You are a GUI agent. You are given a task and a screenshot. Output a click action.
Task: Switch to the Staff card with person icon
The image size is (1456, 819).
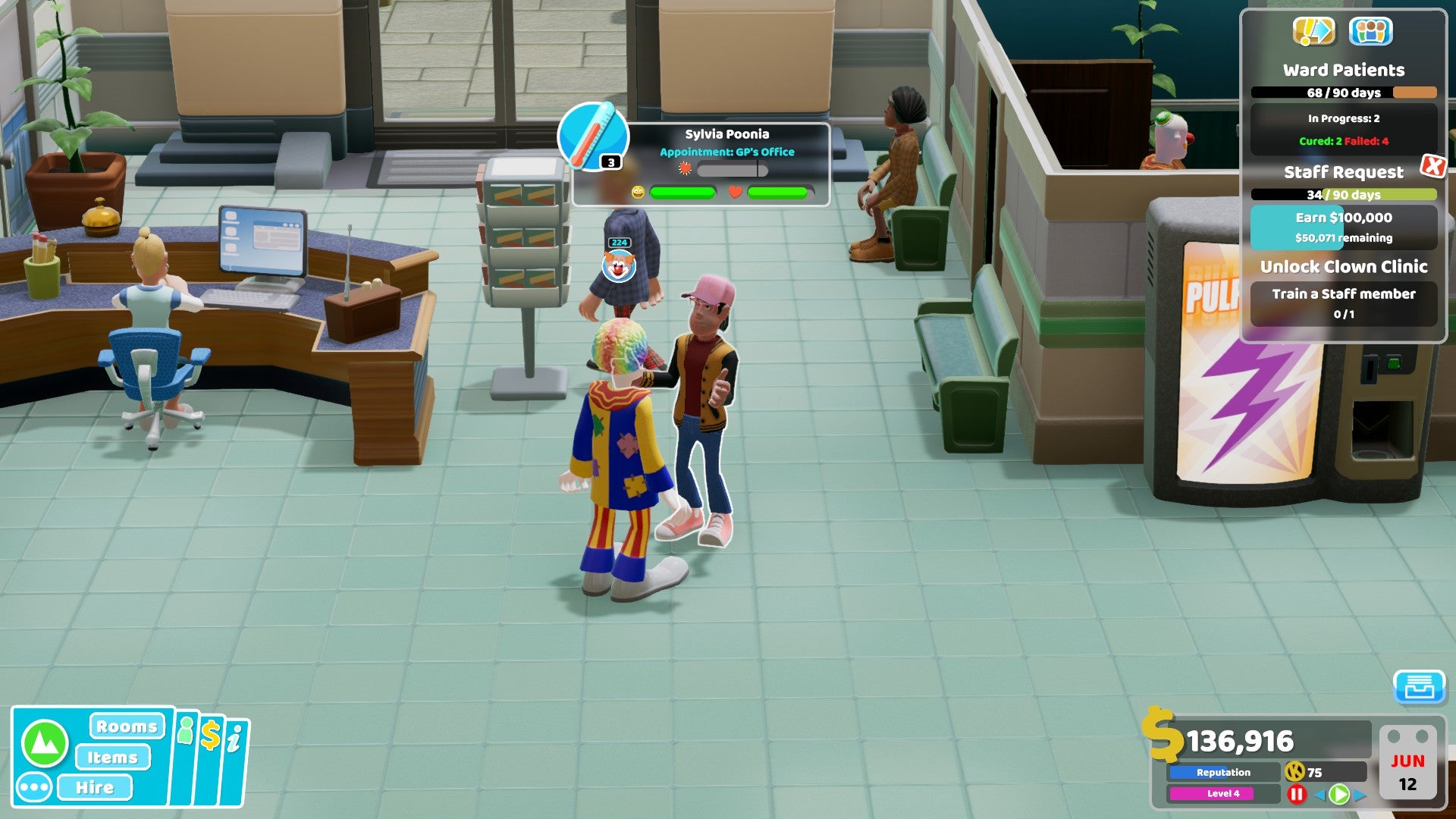(x=186, y=731)
